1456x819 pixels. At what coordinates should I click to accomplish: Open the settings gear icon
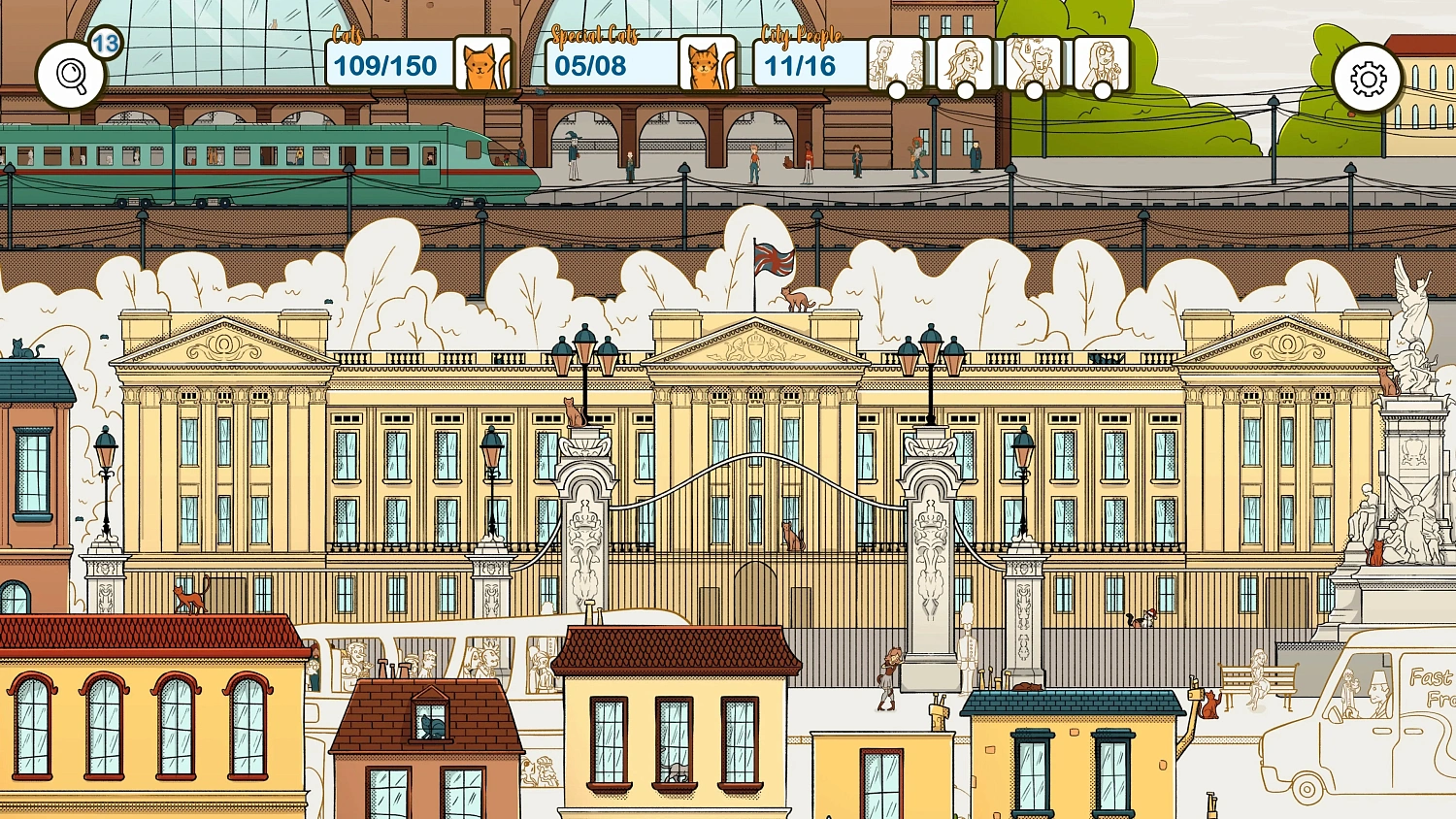1368,80
